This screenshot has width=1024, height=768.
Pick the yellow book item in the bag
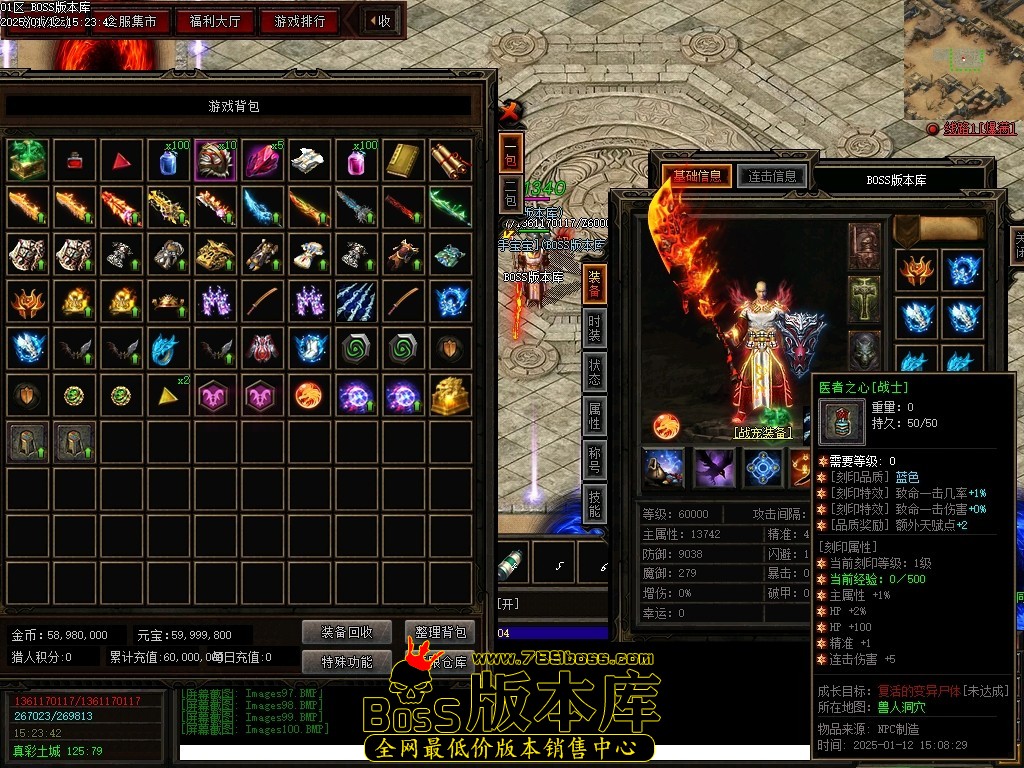tap(404, 160)
